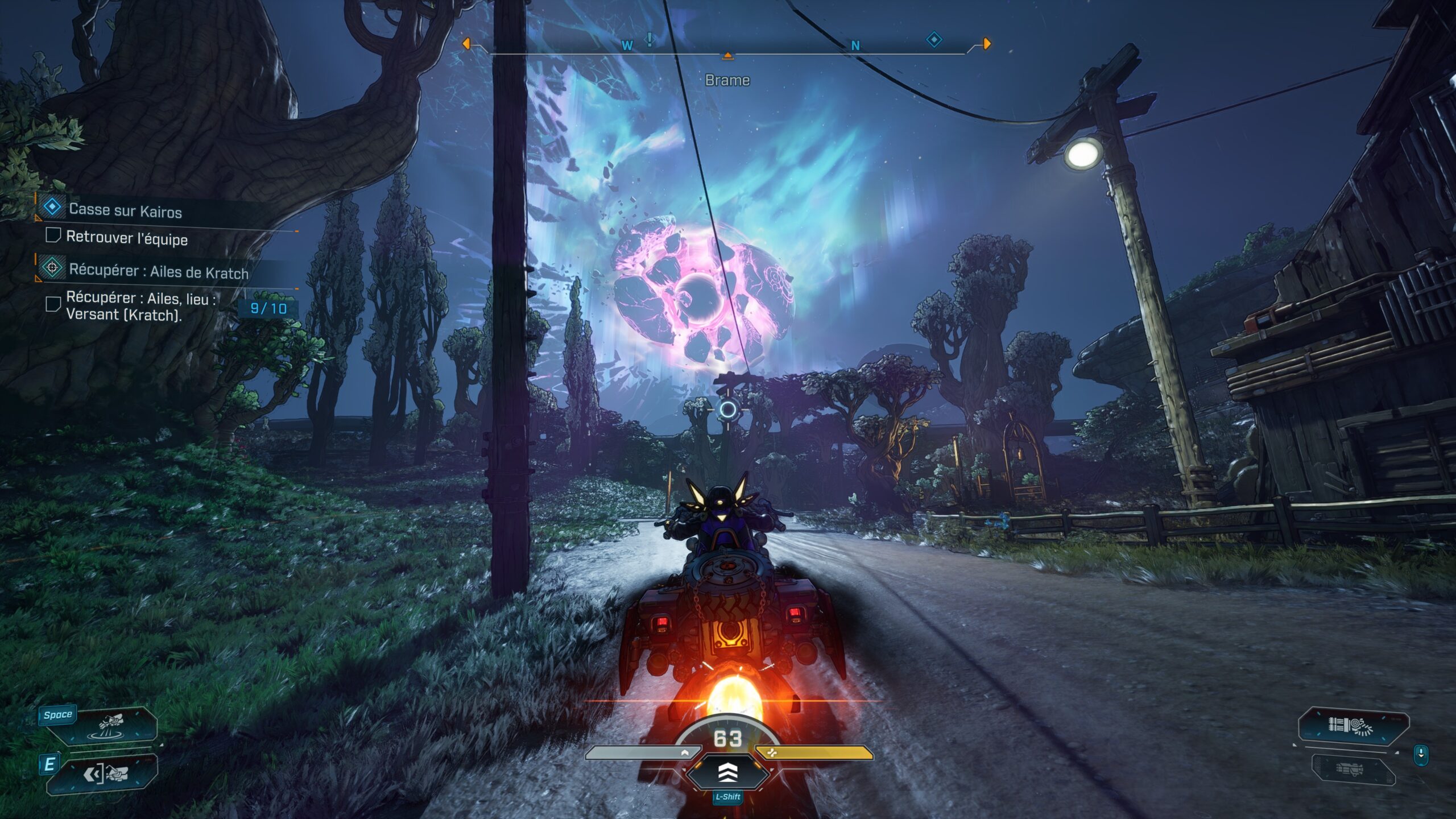
Task: Tick the Versant (Kratch) wings objective checkbox
Action: [x=53, y=304]
